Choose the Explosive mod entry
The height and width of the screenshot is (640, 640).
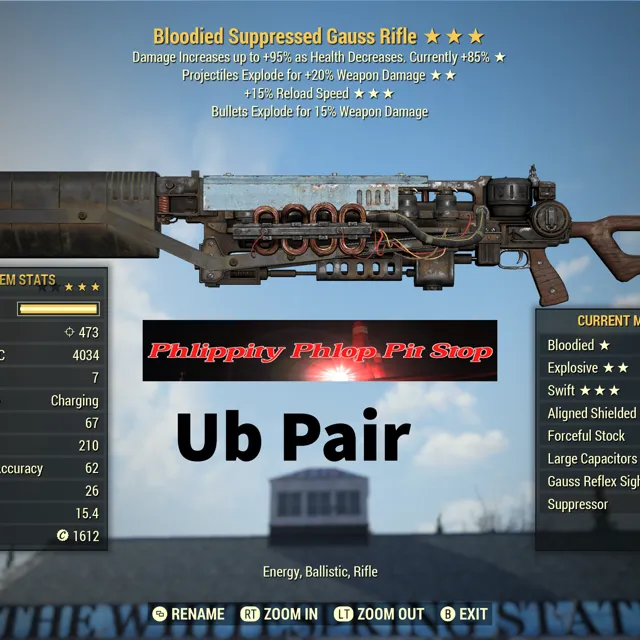pos(590,368)
